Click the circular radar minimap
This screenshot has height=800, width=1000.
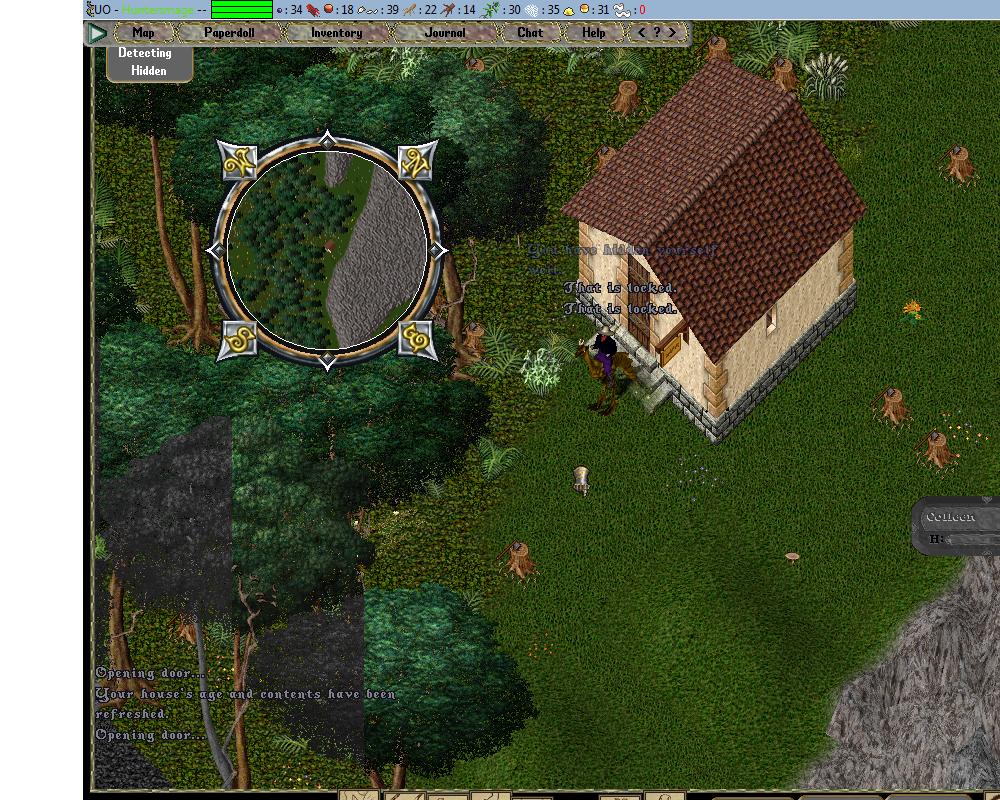pos(328,250)
